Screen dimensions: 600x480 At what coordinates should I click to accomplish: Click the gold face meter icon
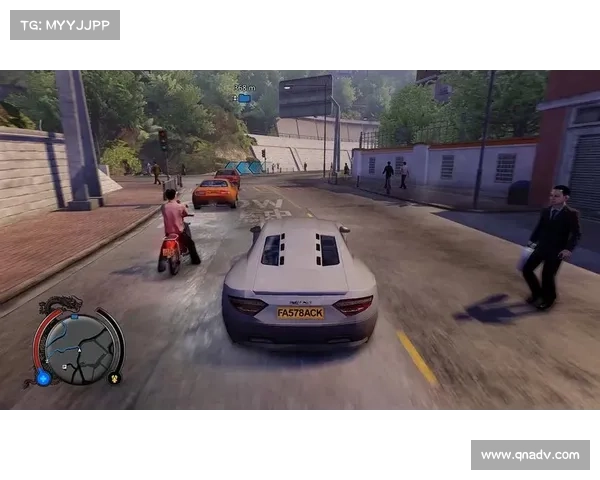114,378
